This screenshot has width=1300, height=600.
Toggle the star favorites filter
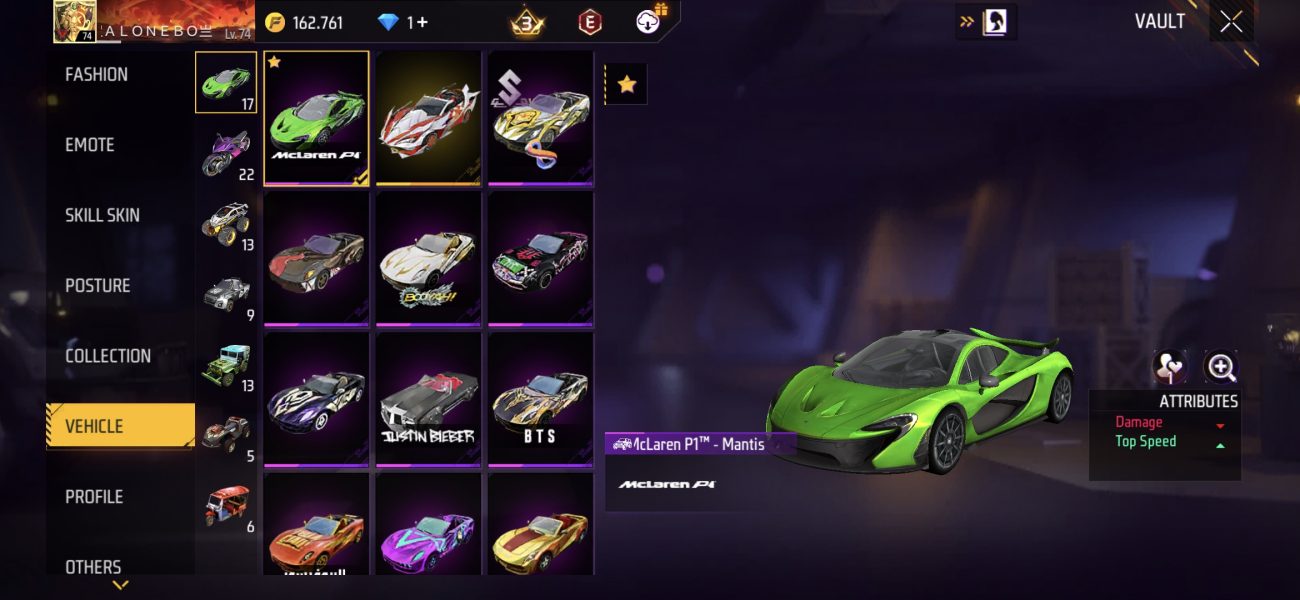pos(627,85)
